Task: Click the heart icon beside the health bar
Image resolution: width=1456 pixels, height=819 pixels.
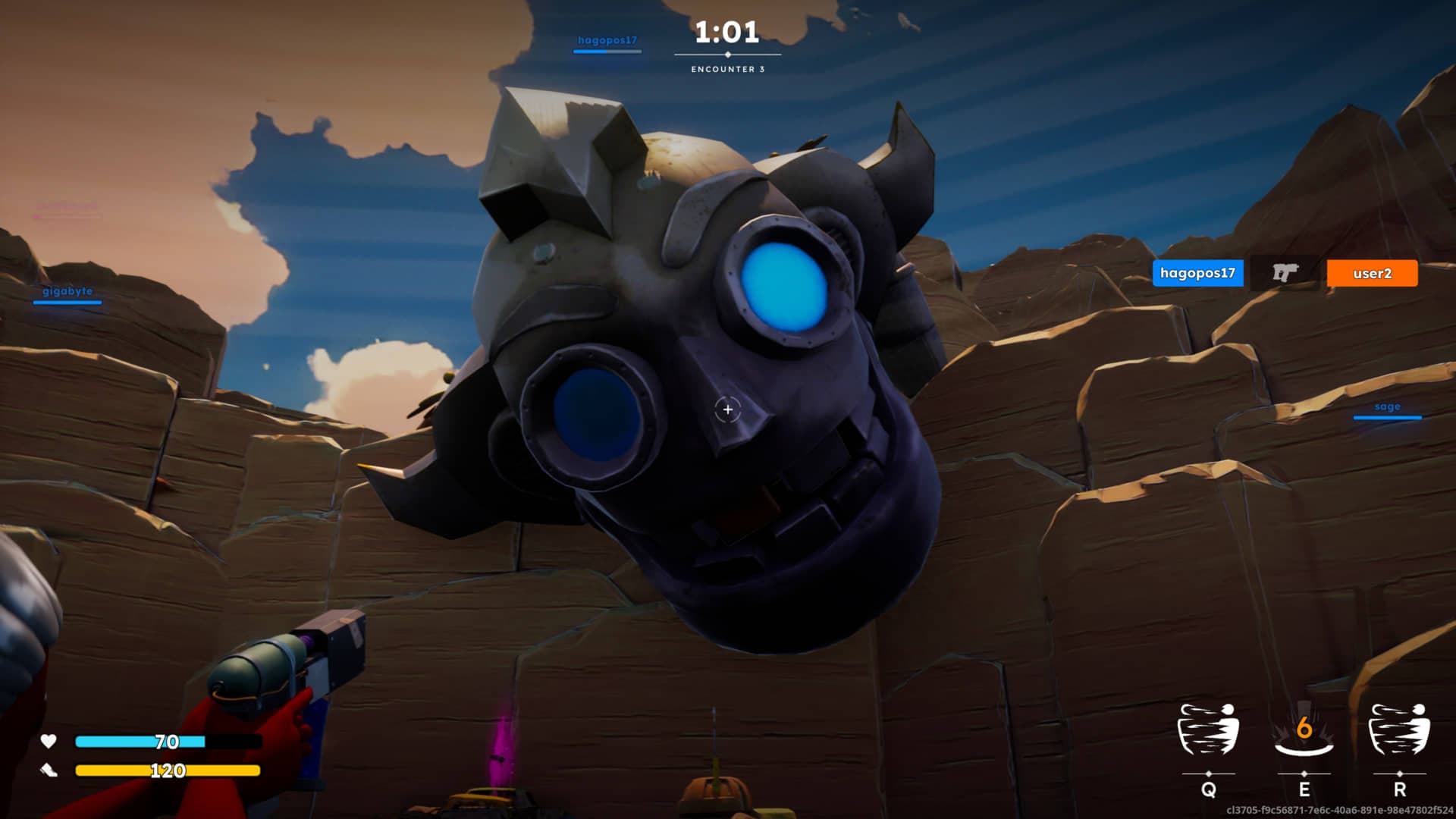Action: coord(49,741)
